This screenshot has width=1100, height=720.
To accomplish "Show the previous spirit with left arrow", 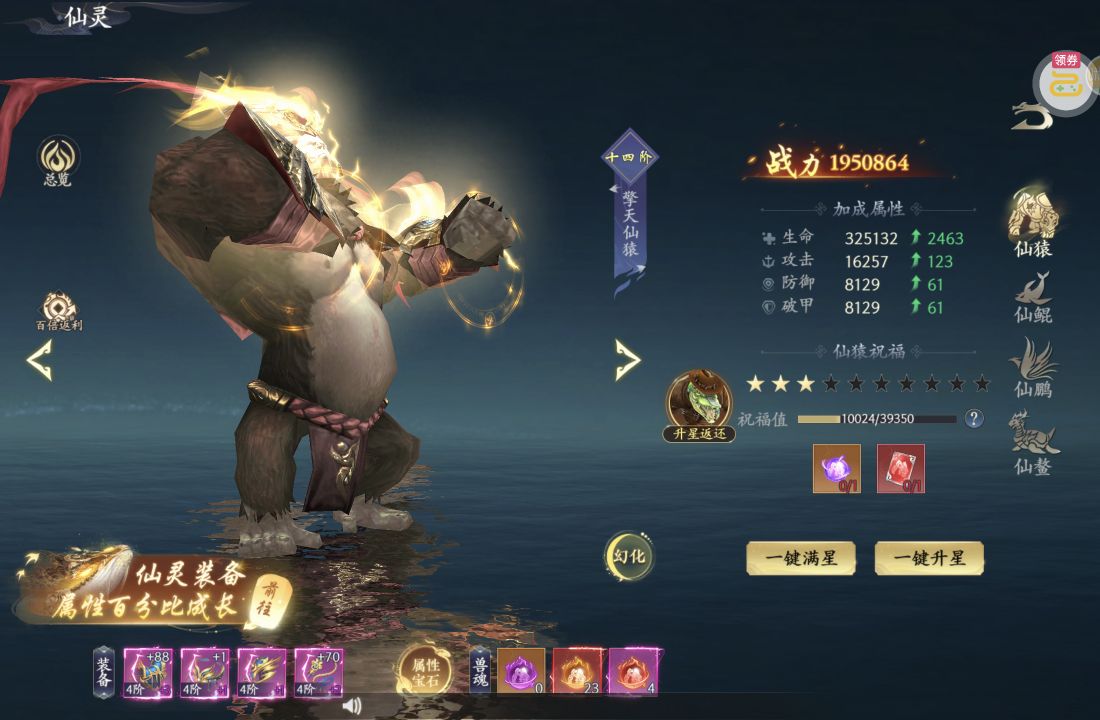I will tap(40, 361).
